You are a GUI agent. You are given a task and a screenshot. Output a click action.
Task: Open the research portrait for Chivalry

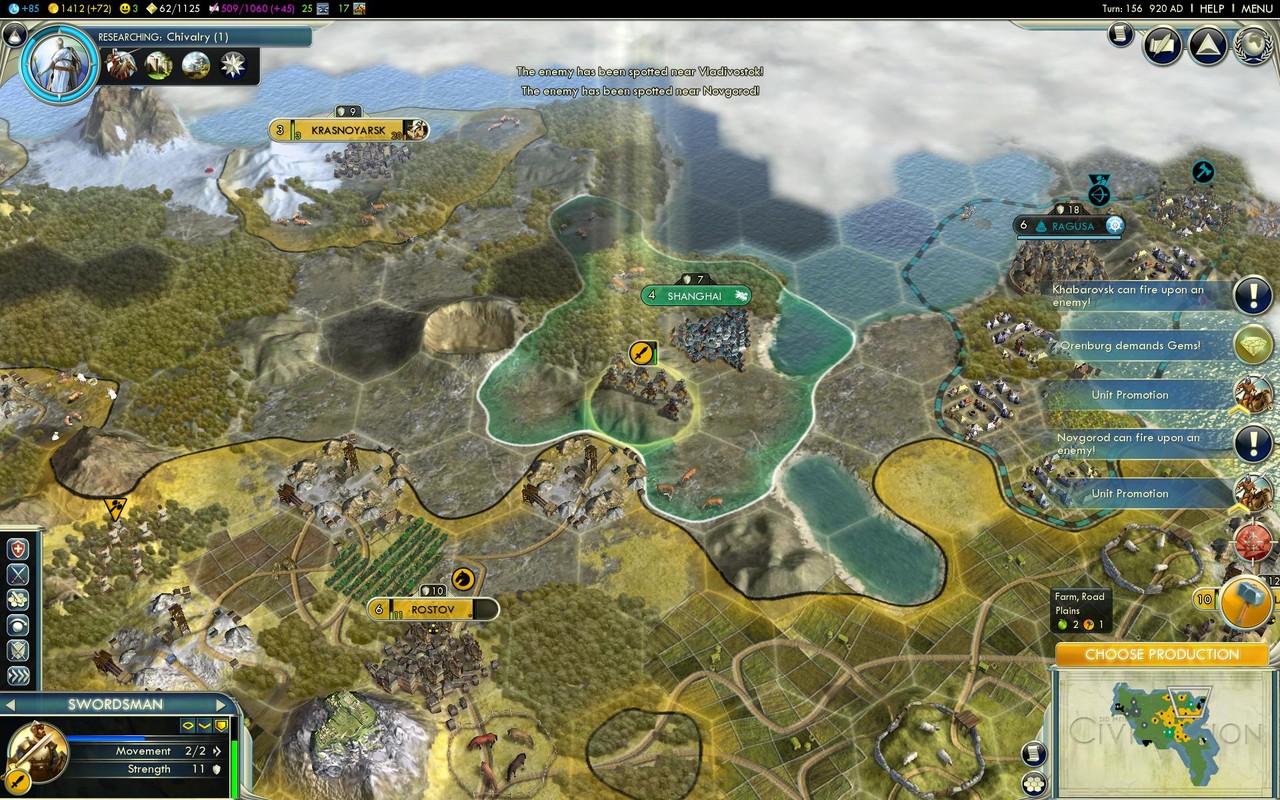[61, 63]
